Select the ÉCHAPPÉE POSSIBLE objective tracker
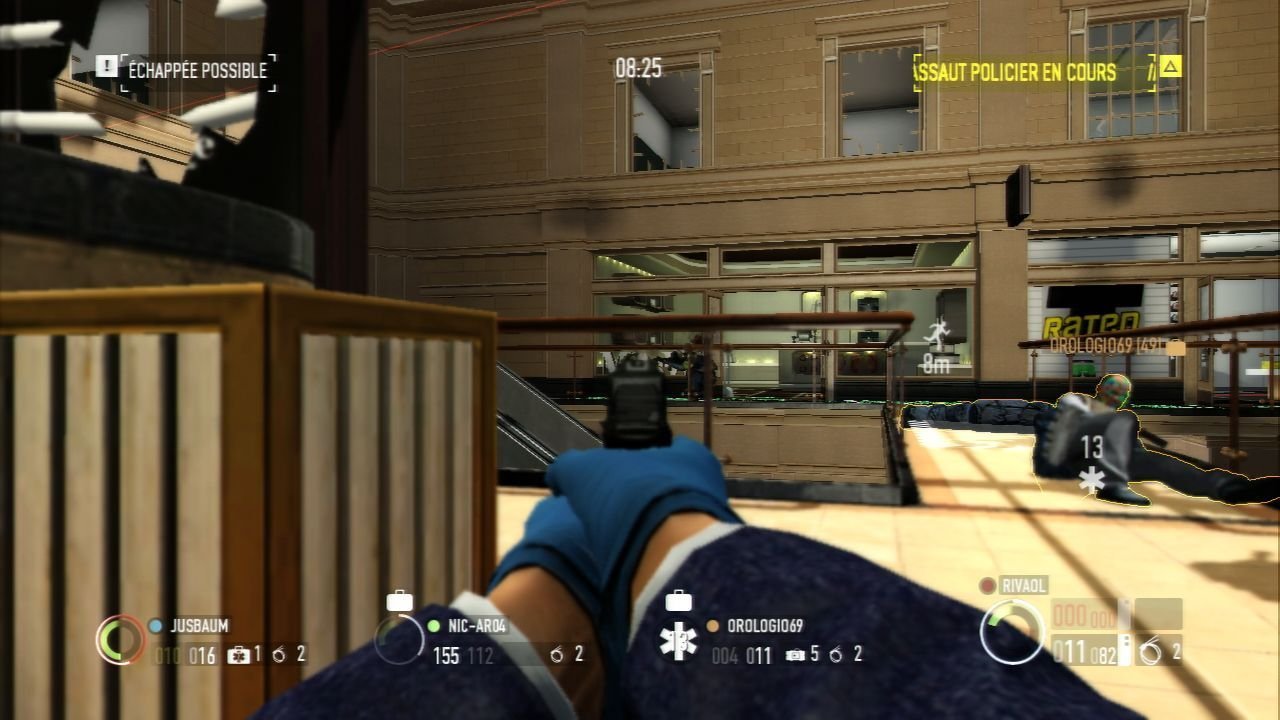 pyautogui.click(x=197, y=71)
